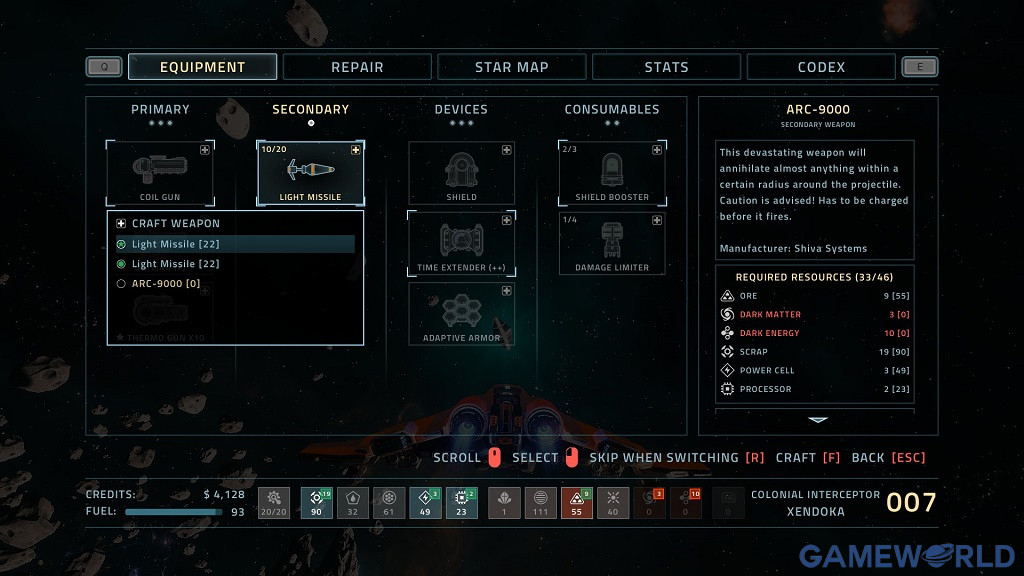Choose the highlighted Light Missile list entry

click(x=175, y=244)
